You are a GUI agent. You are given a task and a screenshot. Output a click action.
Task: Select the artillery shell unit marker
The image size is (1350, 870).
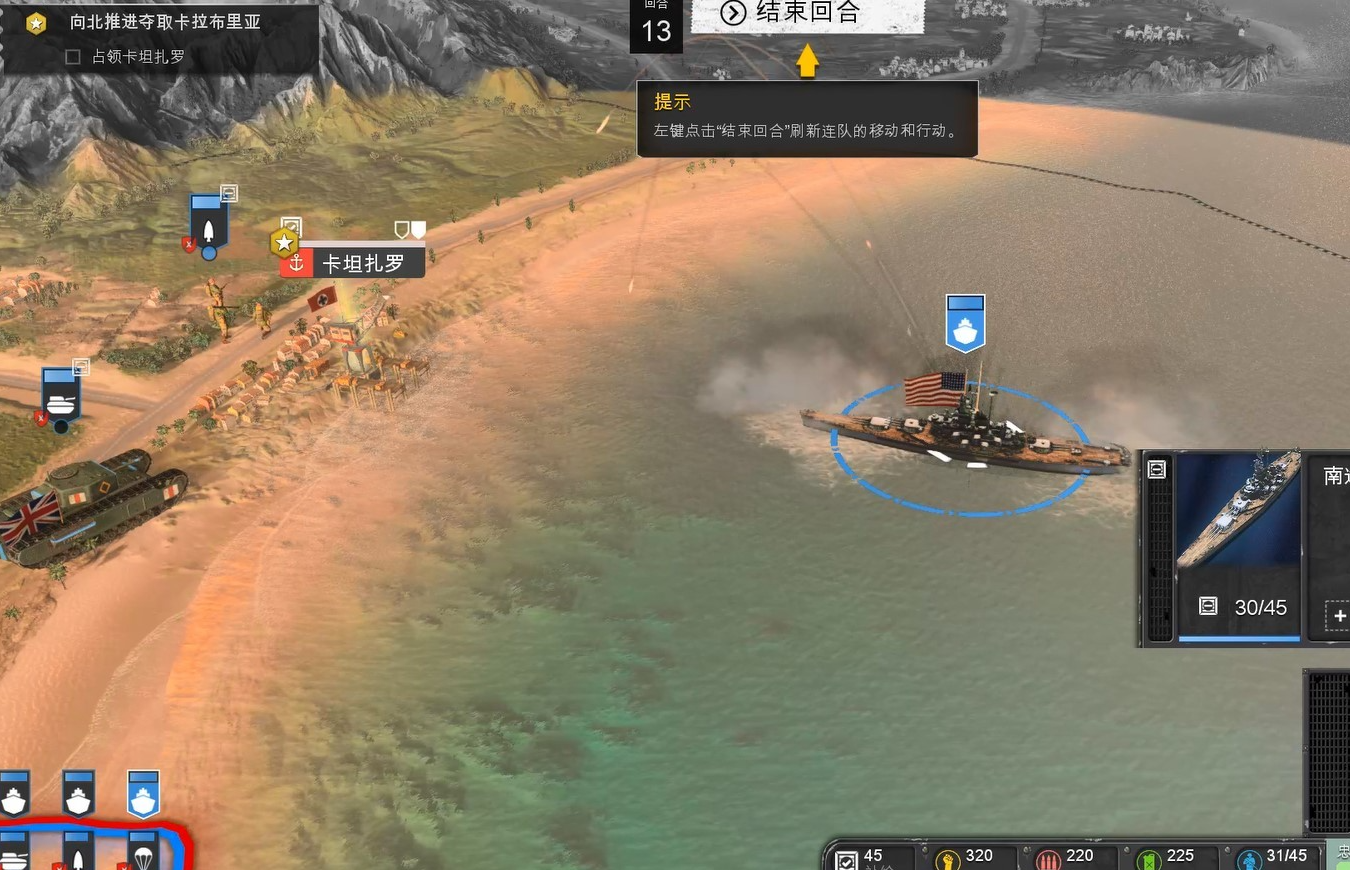click(208, 224)
